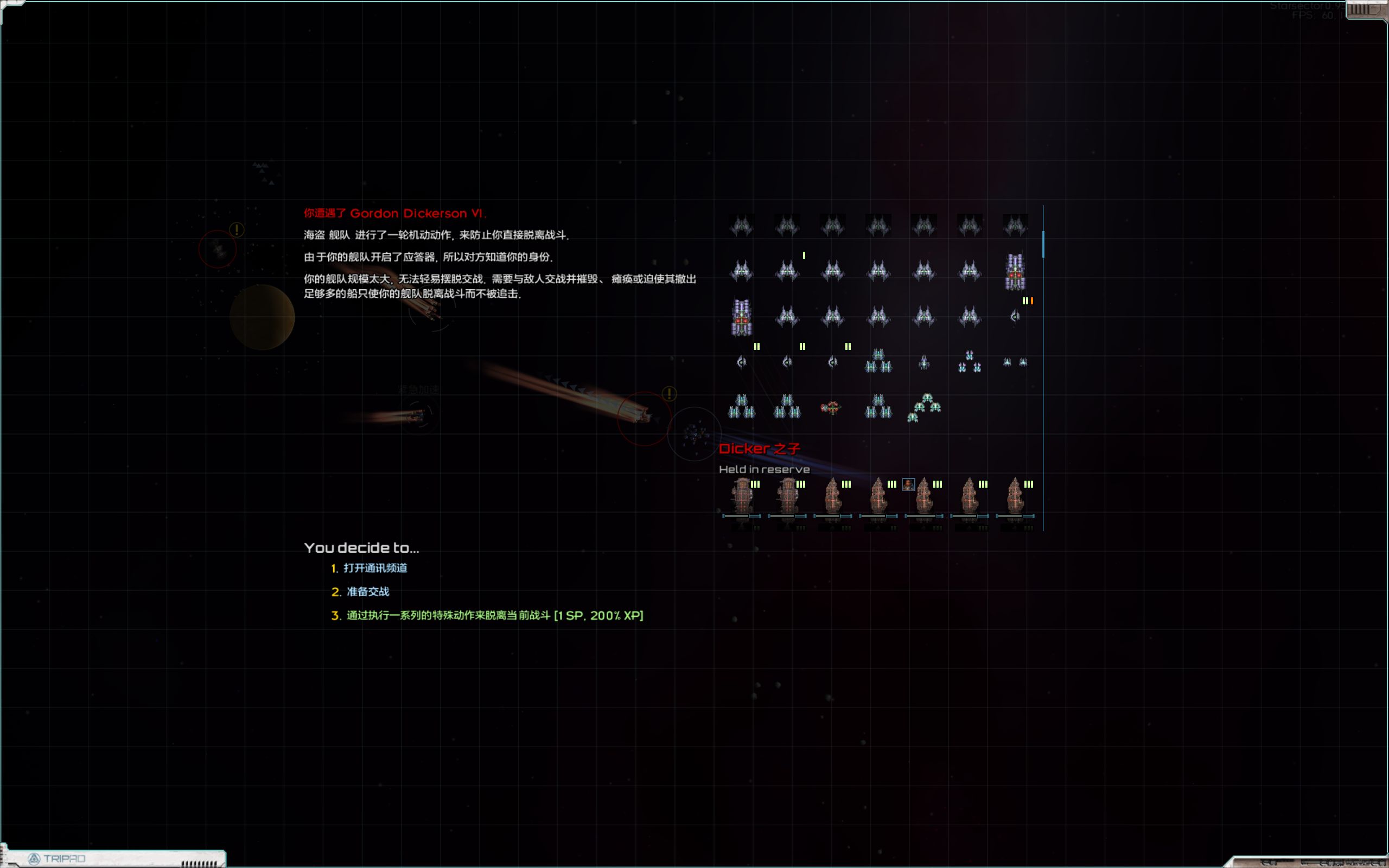Choose option 1 打开通讯频道
The height and width of the screenshot is (868, 1389).
coord(377,569)
